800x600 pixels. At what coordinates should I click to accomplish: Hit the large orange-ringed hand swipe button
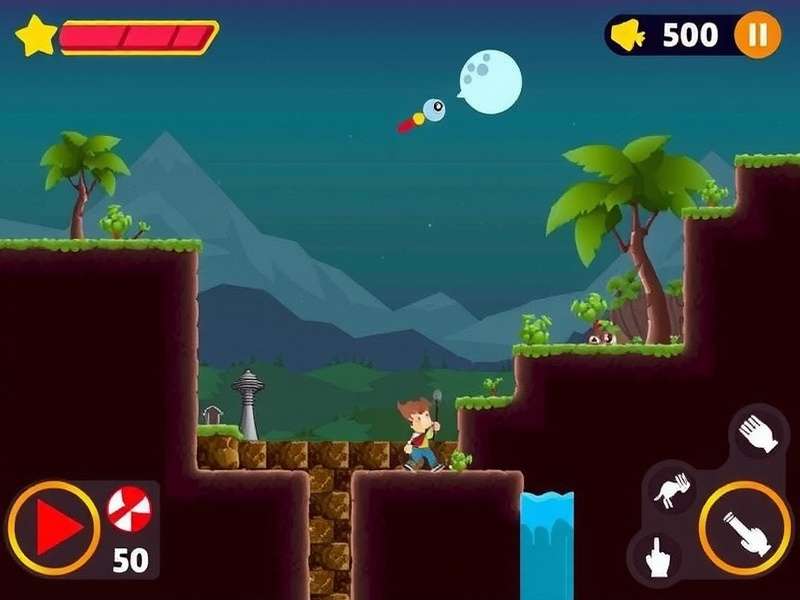745,527
